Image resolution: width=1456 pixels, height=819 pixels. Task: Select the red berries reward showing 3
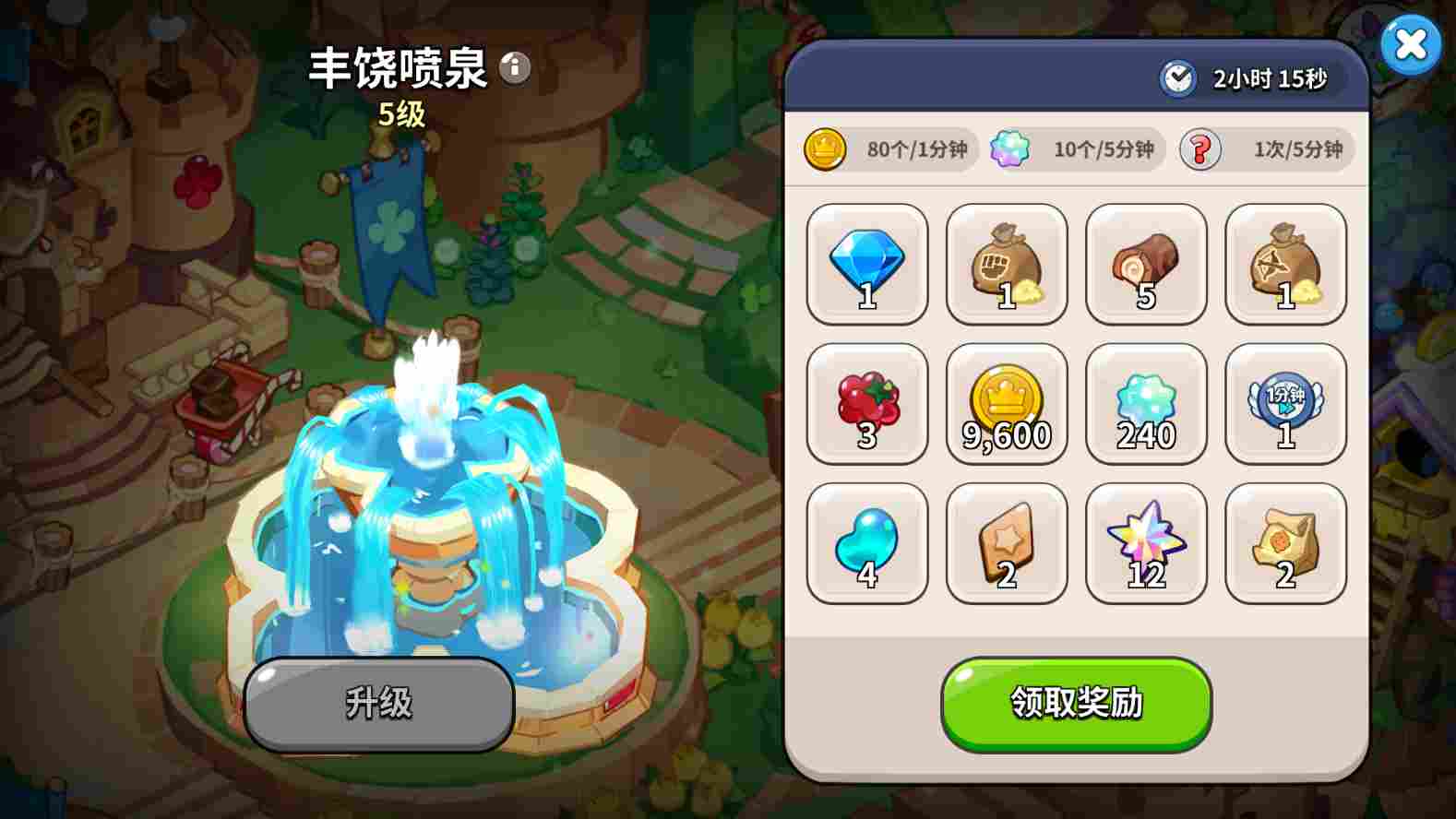point(865,404)
